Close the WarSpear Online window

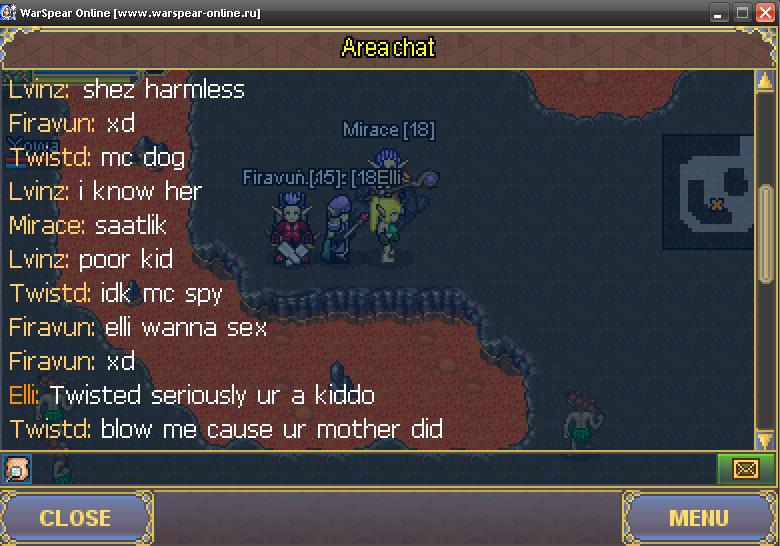pos(765,13)
